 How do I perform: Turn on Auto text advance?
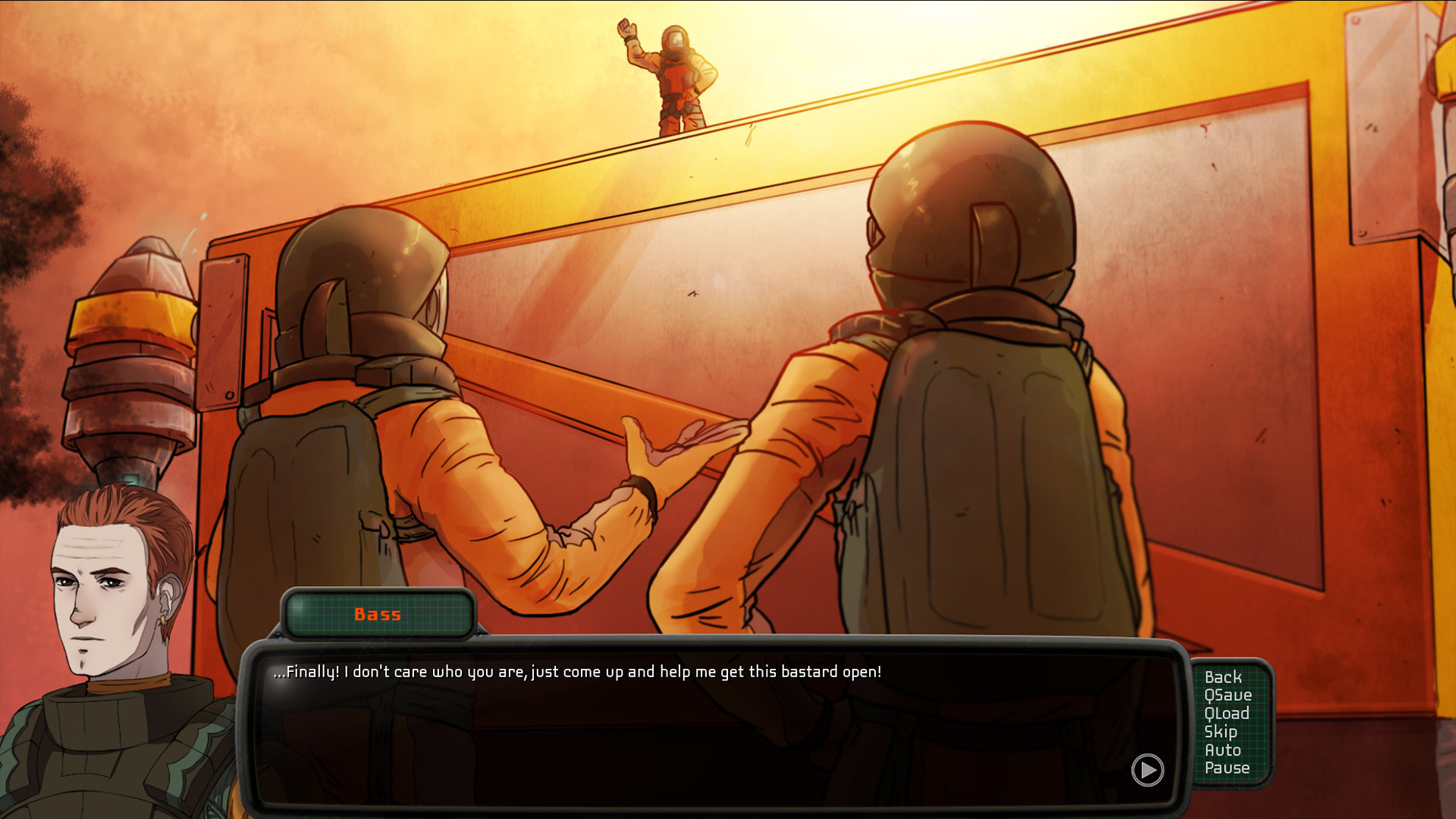1223,750
